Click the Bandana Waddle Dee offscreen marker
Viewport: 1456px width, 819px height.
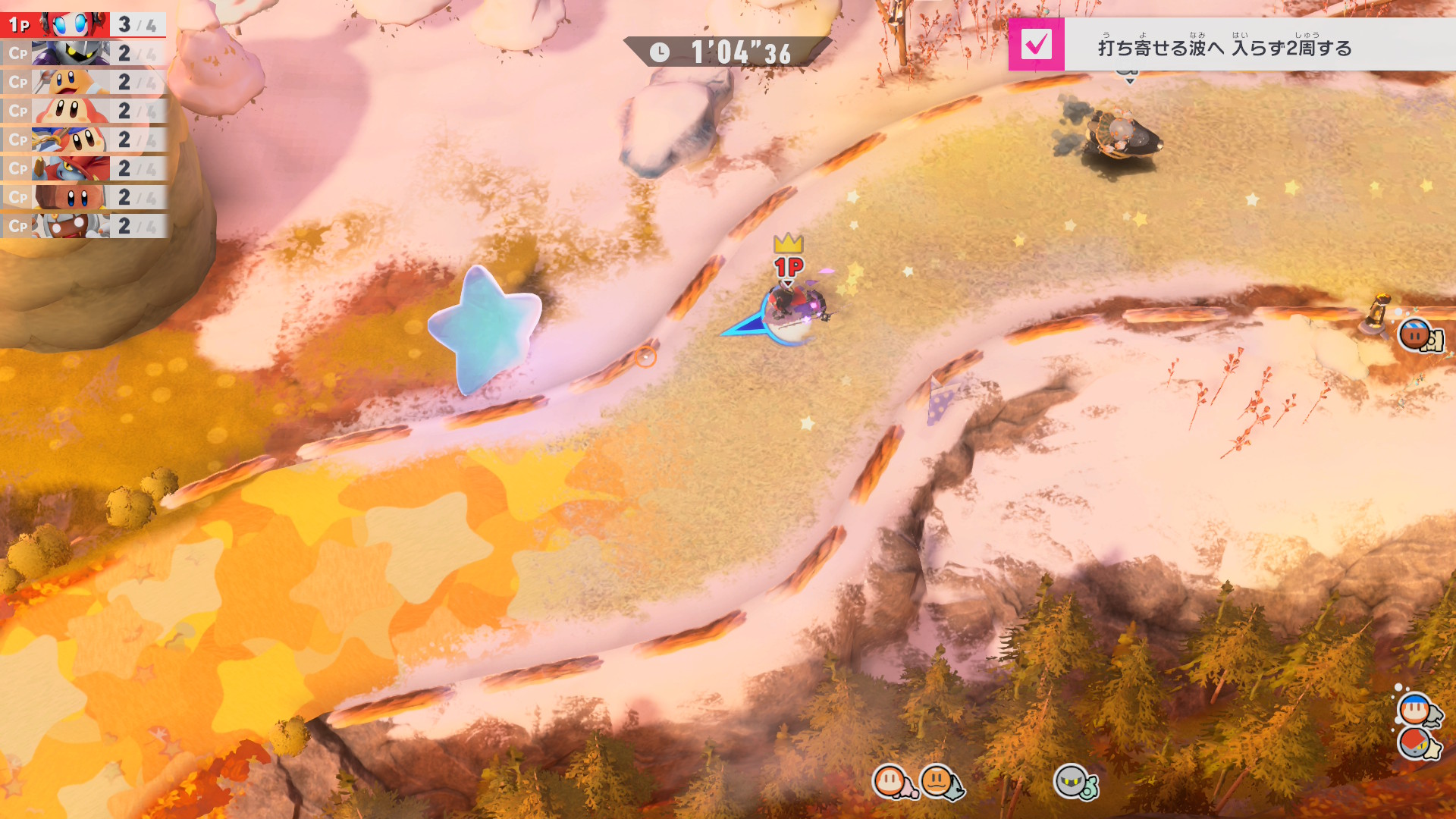coord(1415,711)
